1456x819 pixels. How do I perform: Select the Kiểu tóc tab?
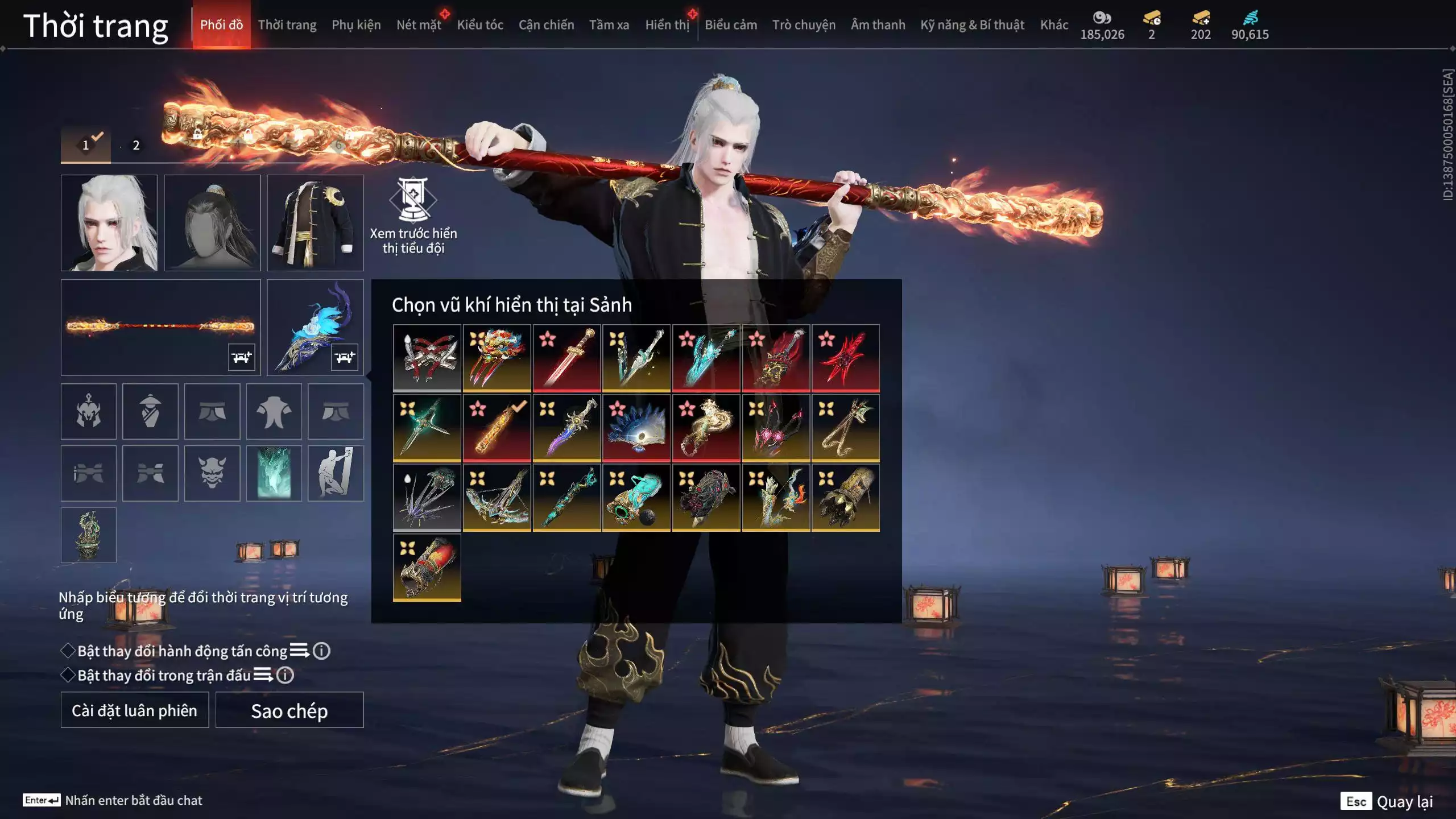(479, 25)
